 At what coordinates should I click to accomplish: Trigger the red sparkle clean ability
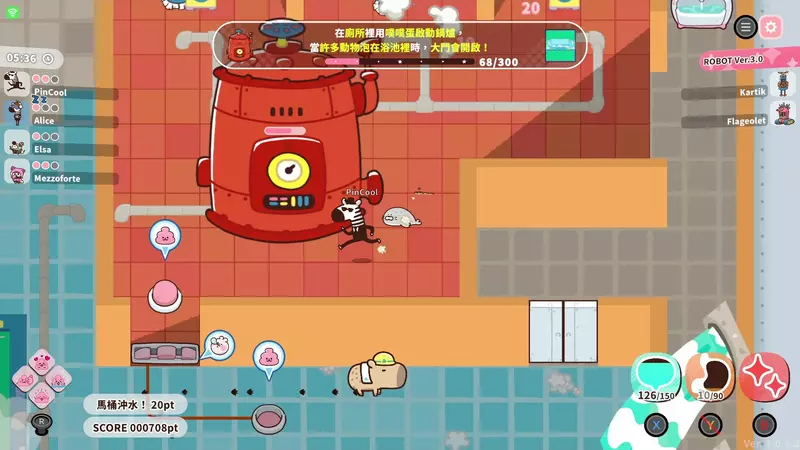[765, 376]
